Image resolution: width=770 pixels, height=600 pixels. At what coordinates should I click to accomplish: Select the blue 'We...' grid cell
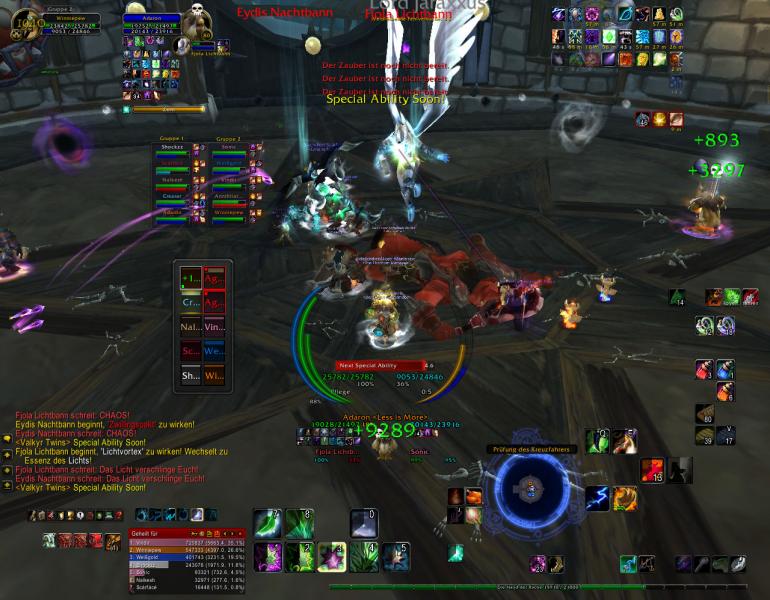(215, 351)
